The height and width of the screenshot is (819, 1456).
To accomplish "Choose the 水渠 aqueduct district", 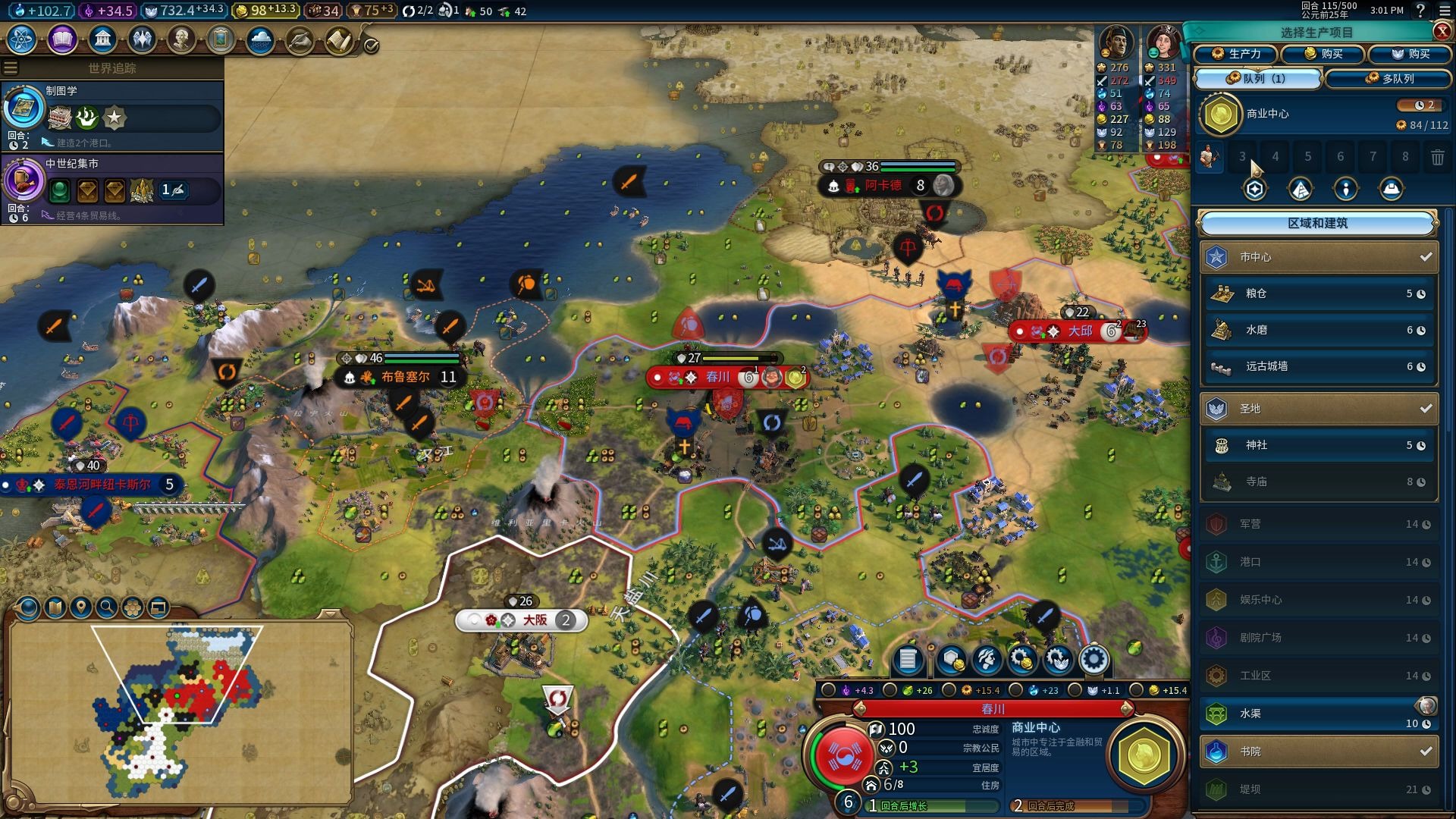I will [1319, 714].
